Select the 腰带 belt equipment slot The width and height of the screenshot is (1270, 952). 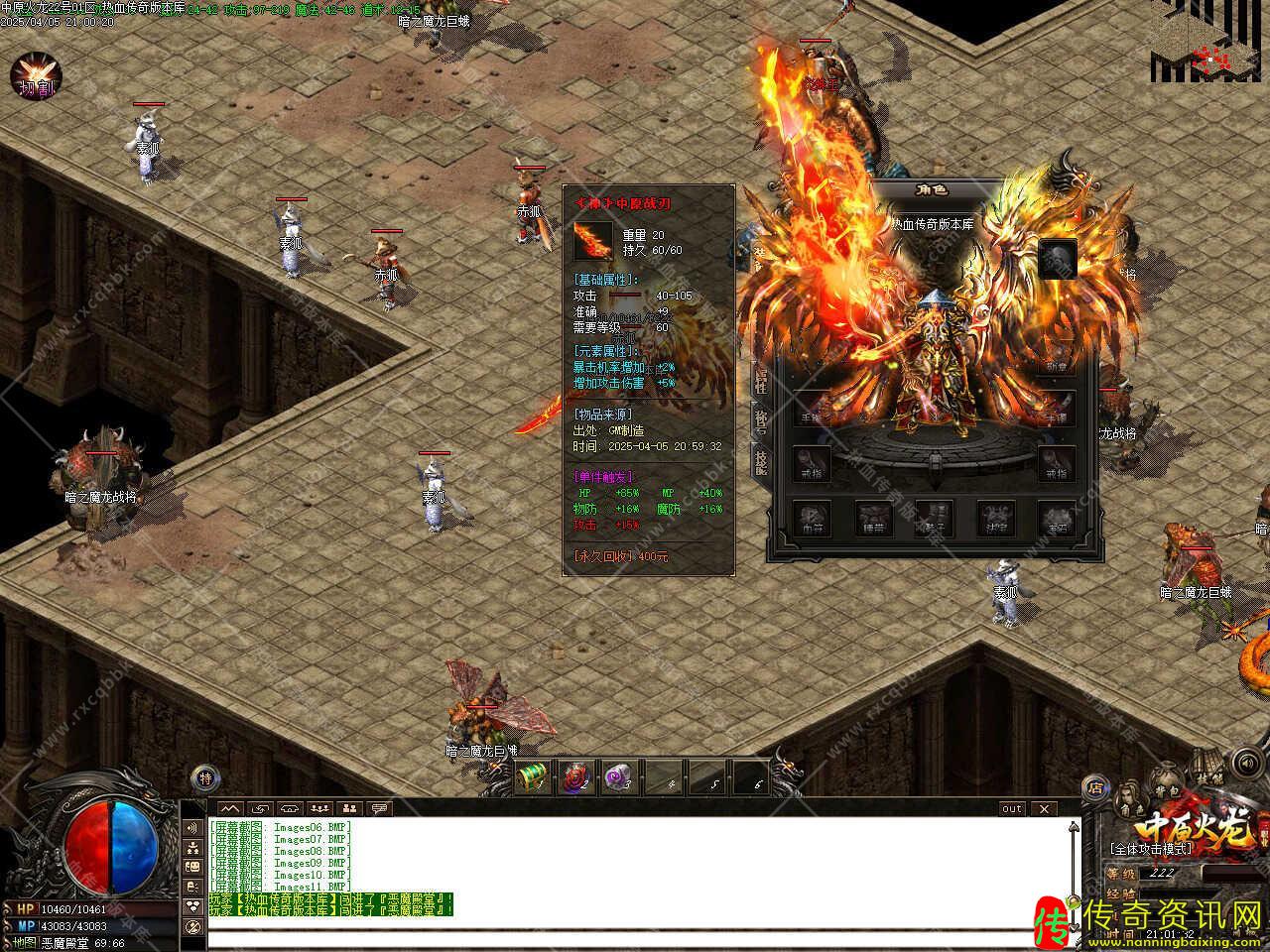coord(874,519)
